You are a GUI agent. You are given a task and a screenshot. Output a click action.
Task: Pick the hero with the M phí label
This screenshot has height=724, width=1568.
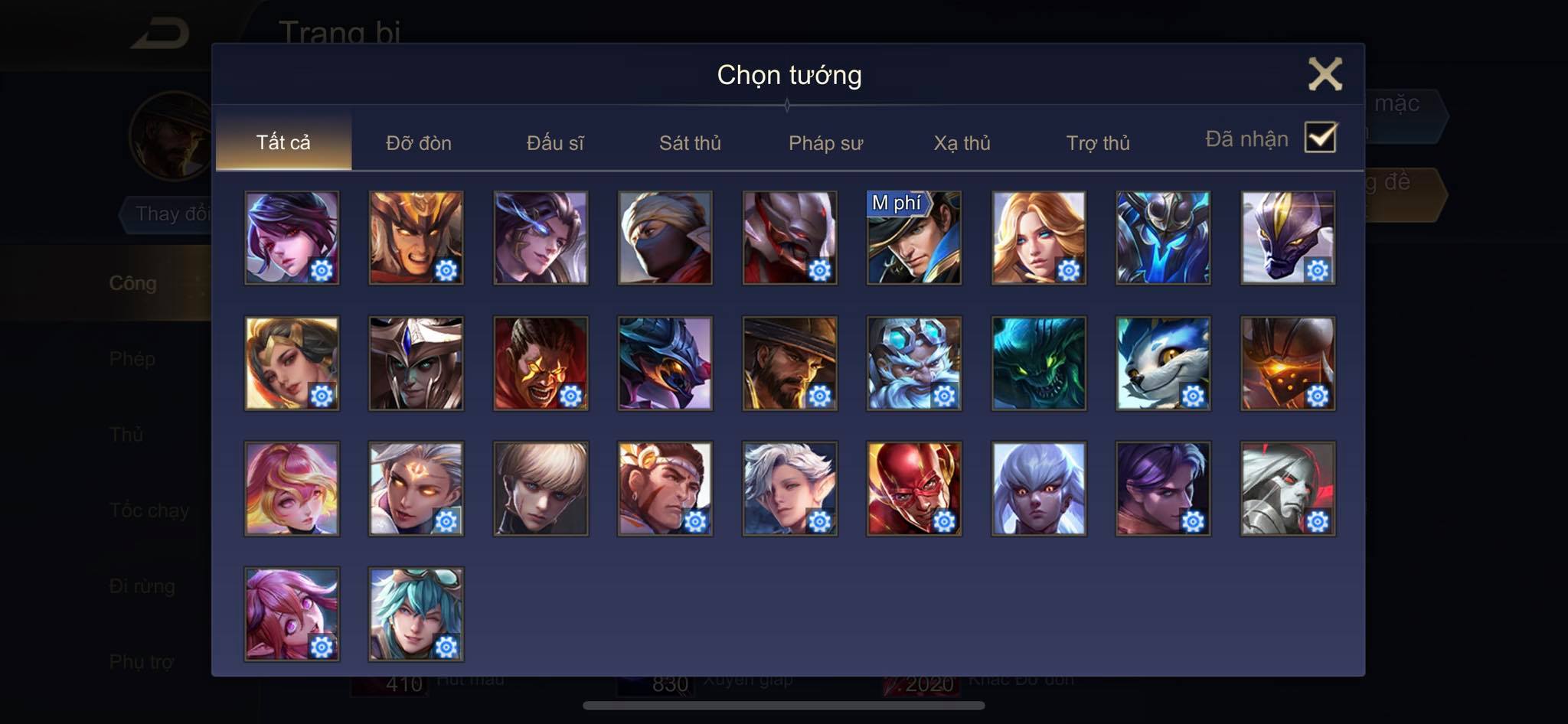click(913, 238)
